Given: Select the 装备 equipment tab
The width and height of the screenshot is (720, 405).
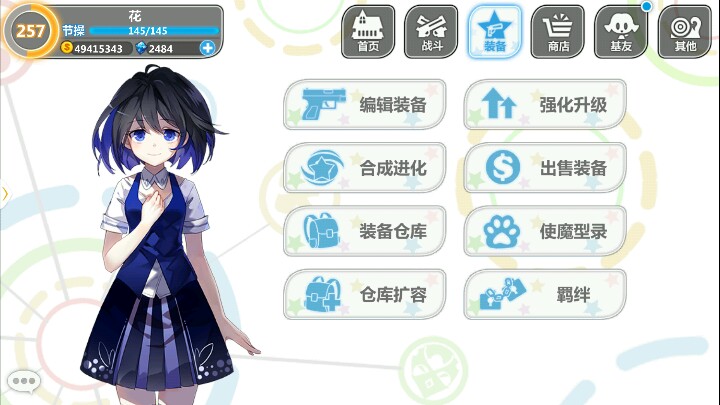Looking at the screenshot, I should coord(494,31).
